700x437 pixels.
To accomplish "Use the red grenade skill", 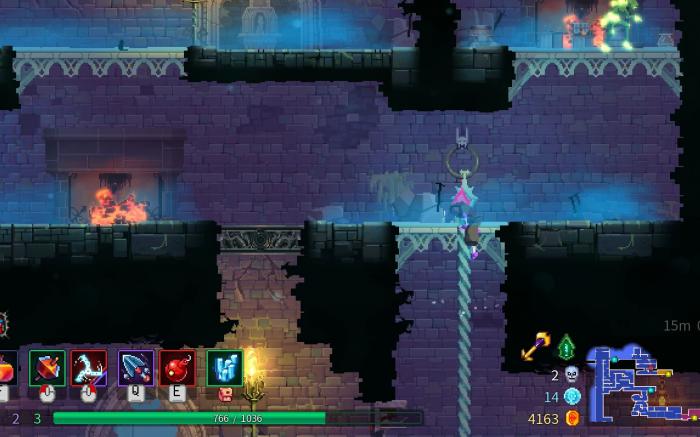I will click(x=177, y=367).
